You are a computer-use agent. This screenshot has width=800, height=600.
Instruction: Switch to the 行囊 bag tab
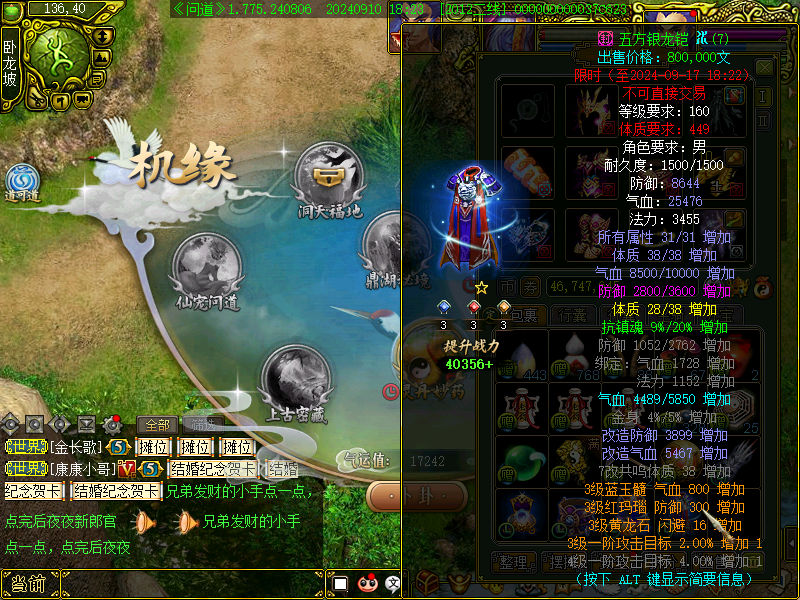pos(572,315)
